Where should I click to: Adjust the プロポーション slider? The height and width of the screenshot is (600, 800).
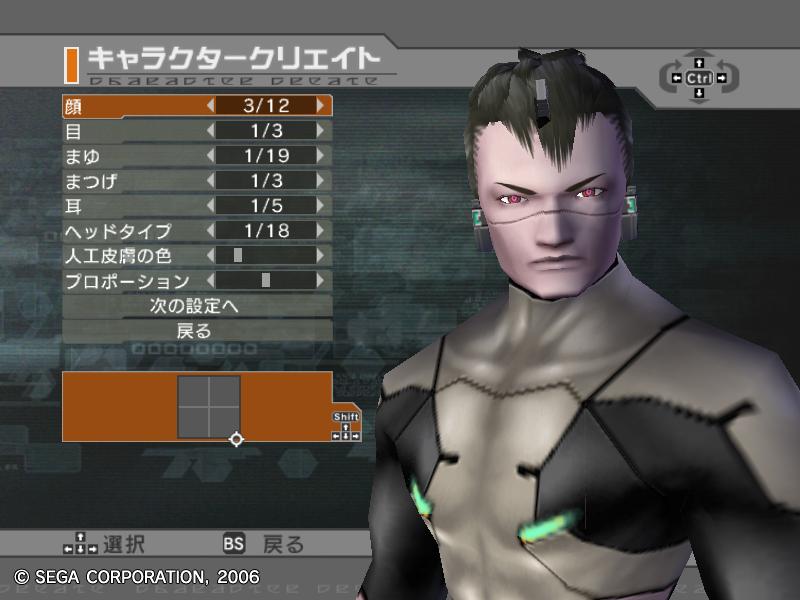pos(264,281)
